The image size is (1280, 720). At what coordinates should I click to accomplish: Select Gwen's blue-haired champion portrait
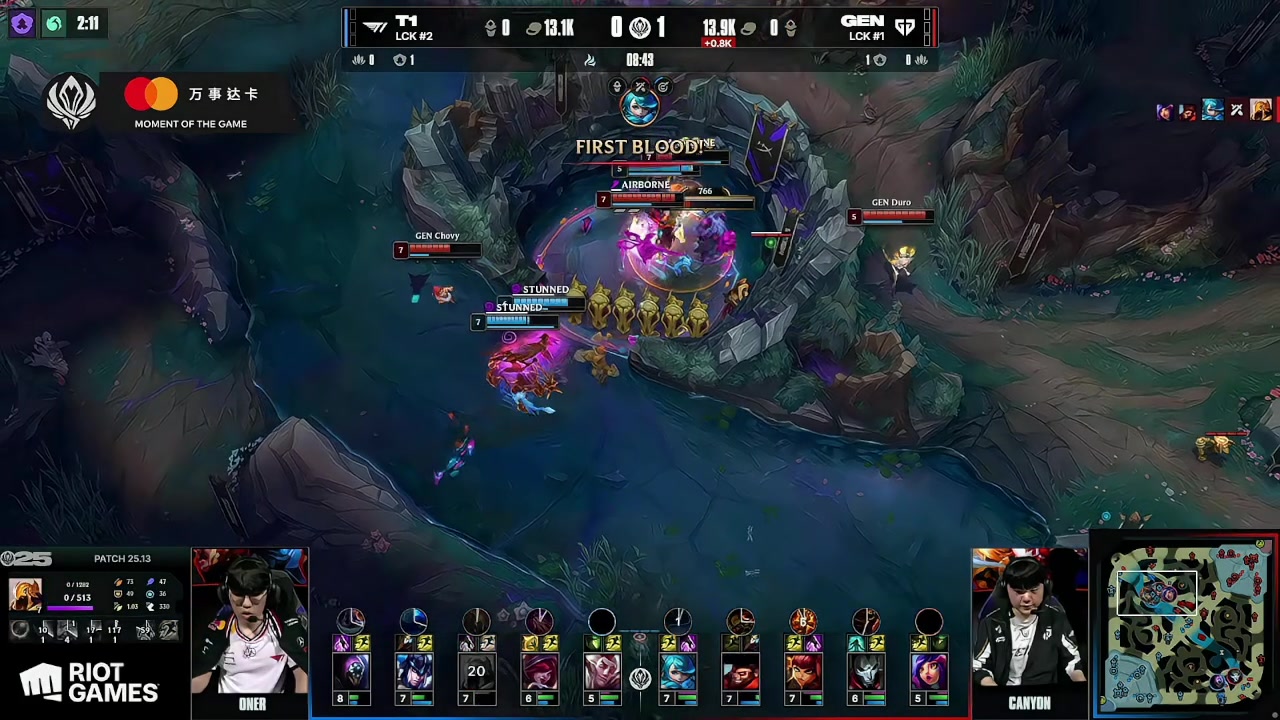pyautogui.click(x=678, y=671)
